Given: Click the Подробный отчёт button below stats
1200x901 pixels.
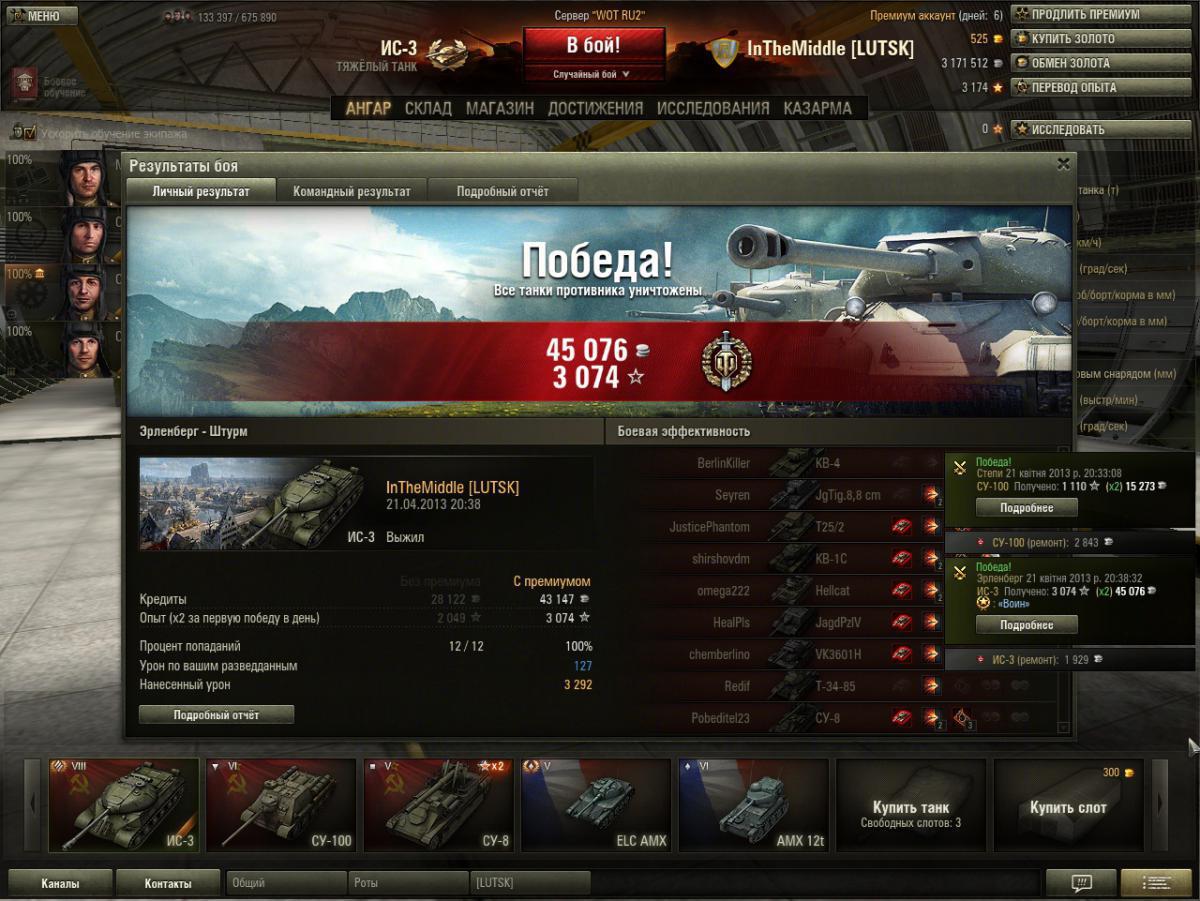Looking at the screenshot, I should (216, 715).
